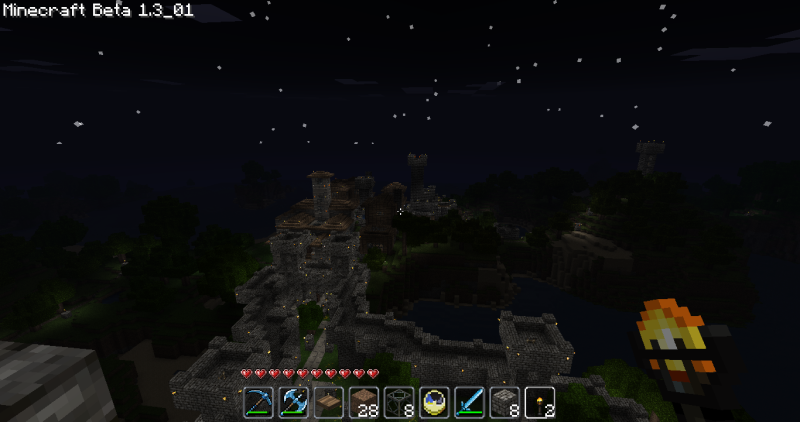Screen dimensions: 800x422
Task: Pick the glass block stack slot
Action: coord(399,402)
